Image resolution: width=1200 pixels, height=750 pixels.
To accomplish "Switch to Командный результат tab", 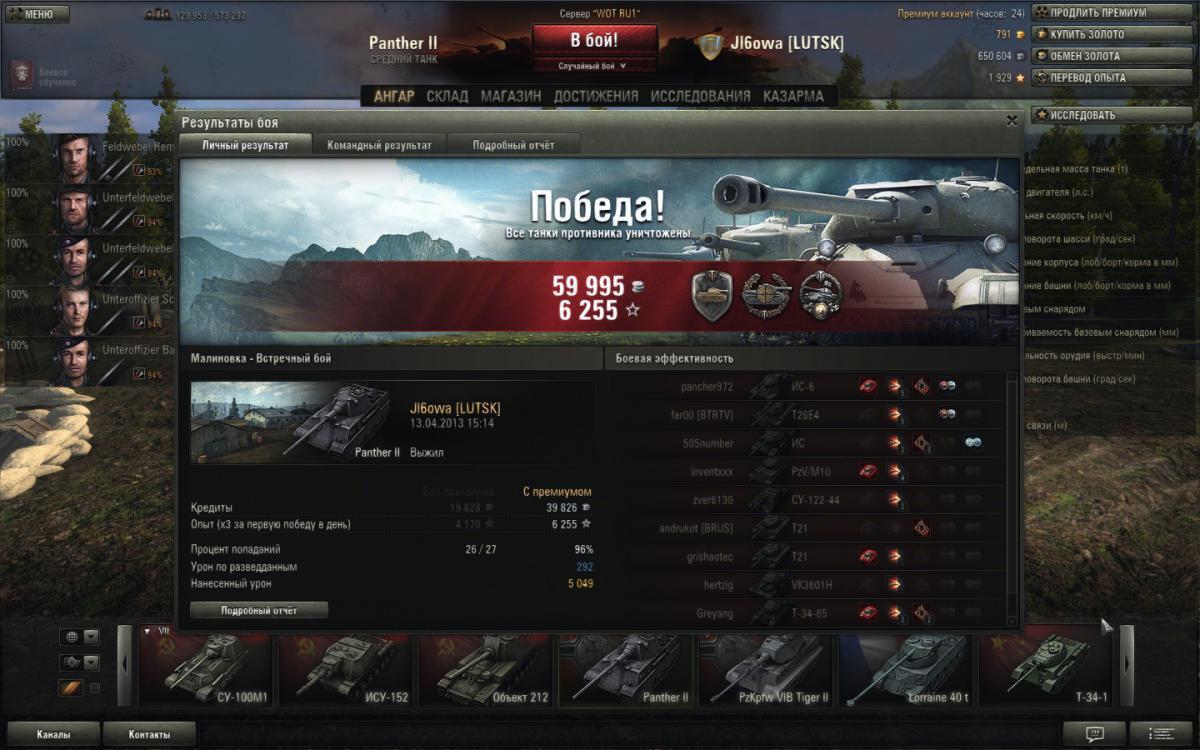I will pos(379,145).
